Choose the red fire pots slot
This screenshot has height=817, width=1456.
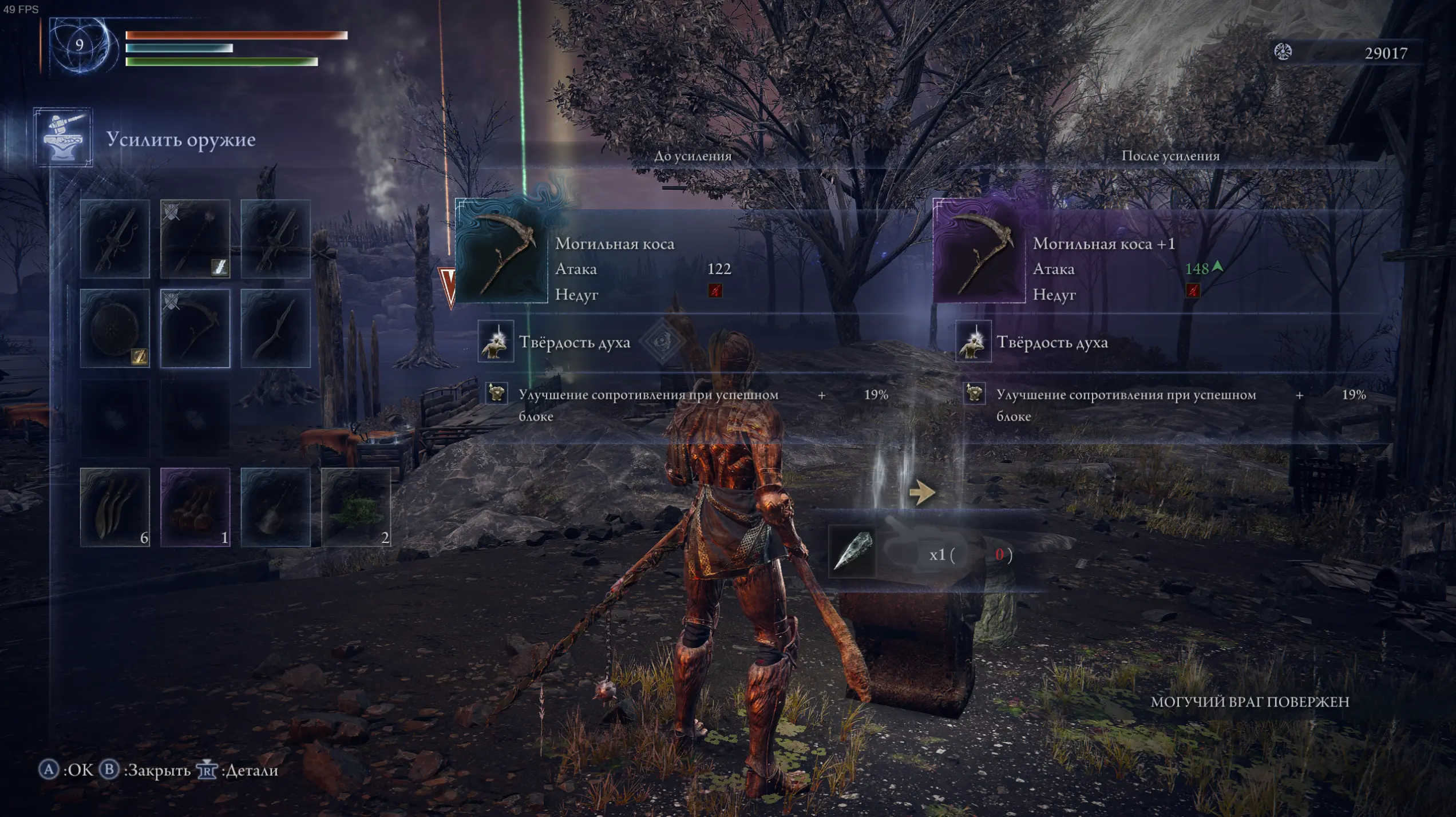pos(195,507)
